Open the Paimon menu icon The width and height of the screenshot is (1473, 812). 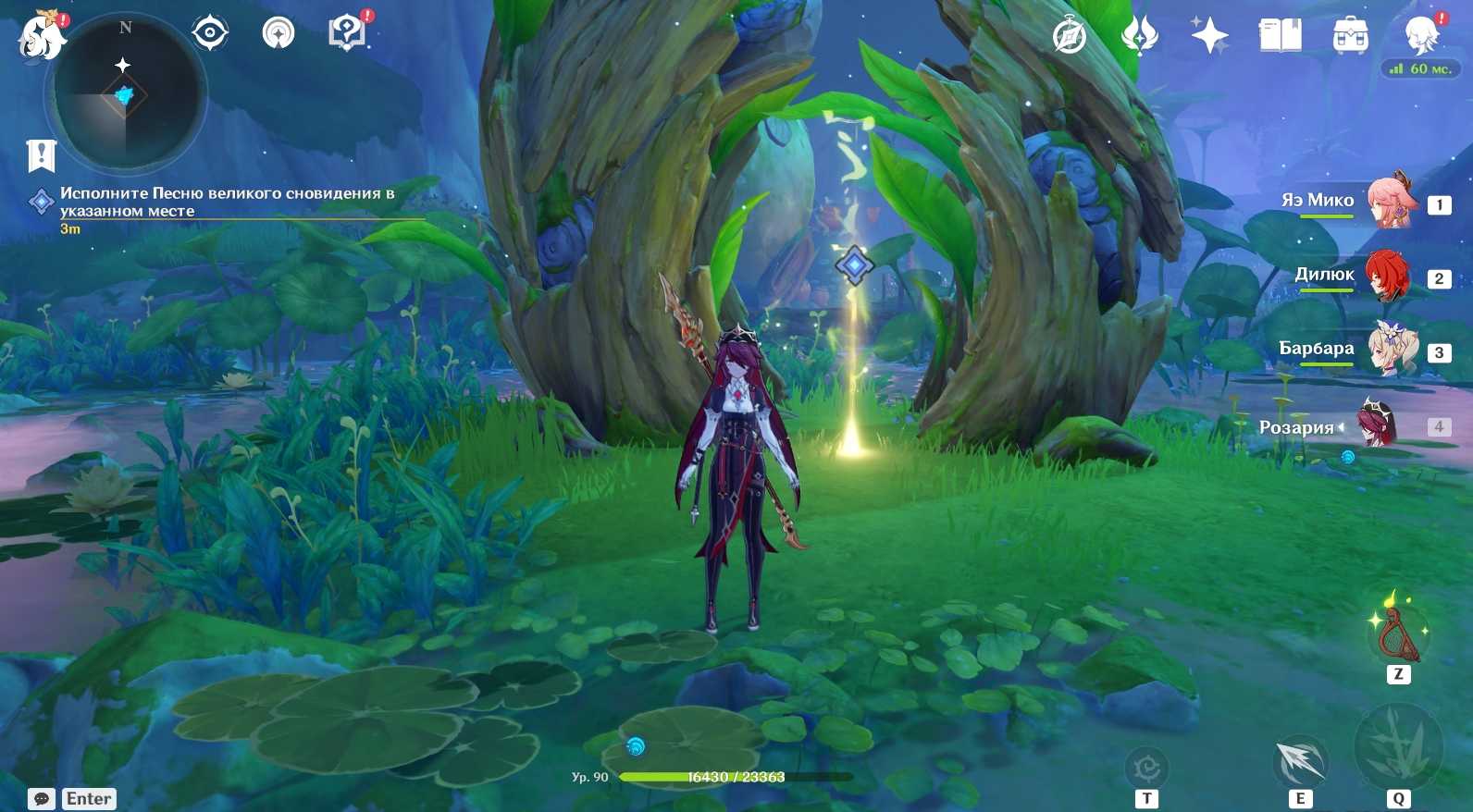click(41, 35)
